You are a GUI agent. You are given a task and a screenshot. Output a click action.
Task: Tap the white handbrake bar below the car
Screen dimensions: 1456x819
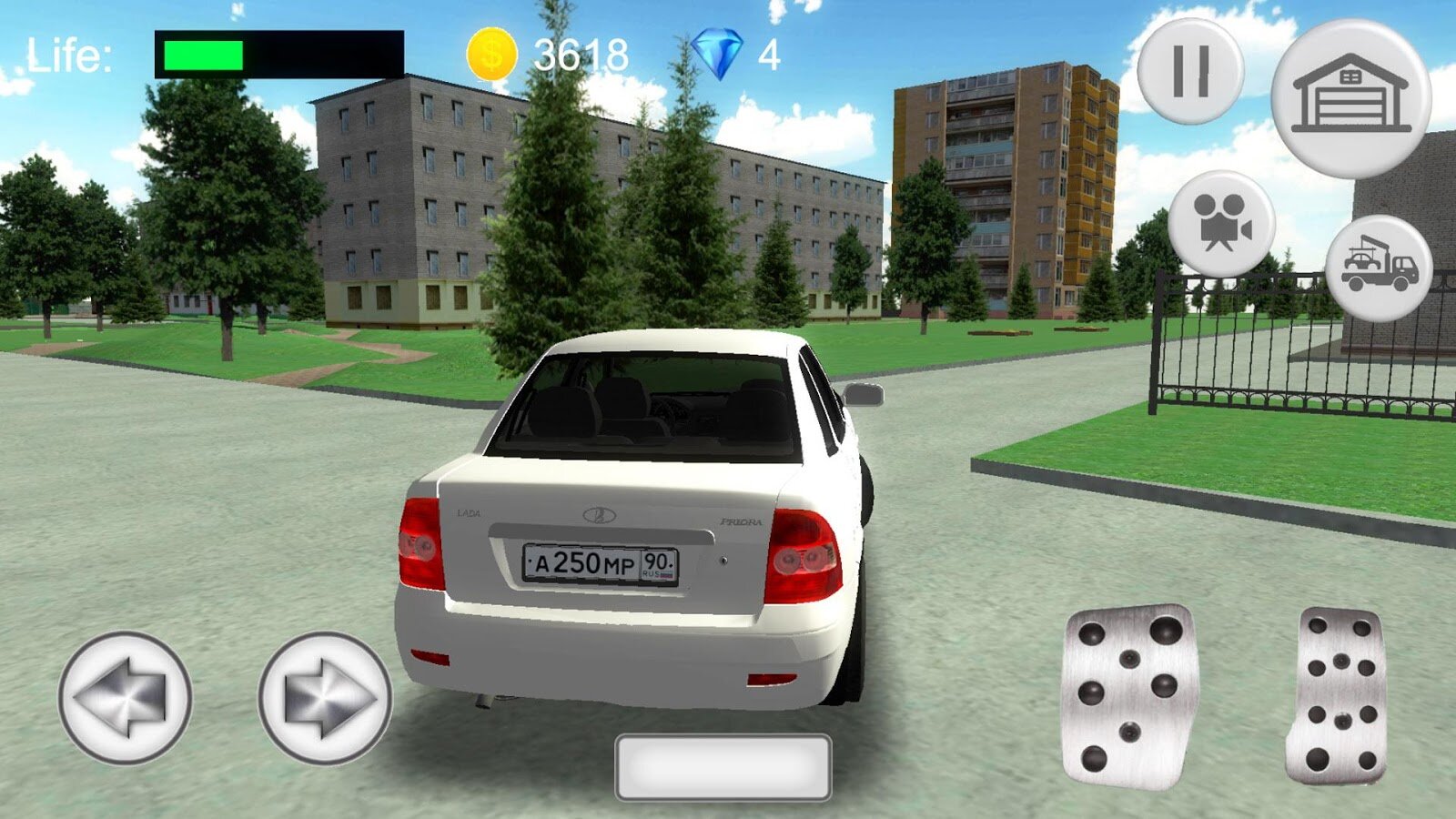tap(723, 767)
